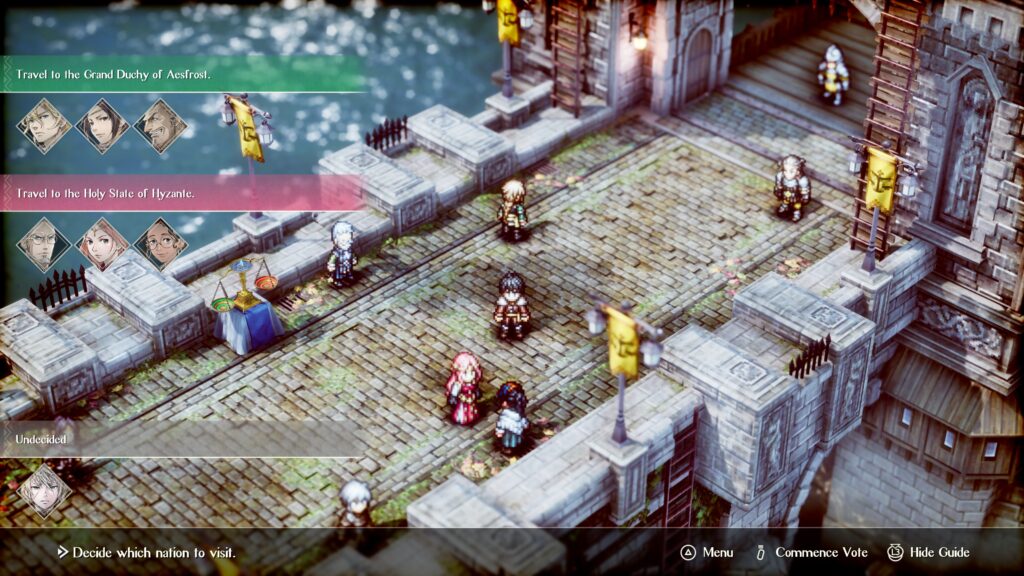This screenshot has width=1024, height=576.
Task: Select the blond man's portrait under Aesfrost
Action: click(x=44, y=126)
